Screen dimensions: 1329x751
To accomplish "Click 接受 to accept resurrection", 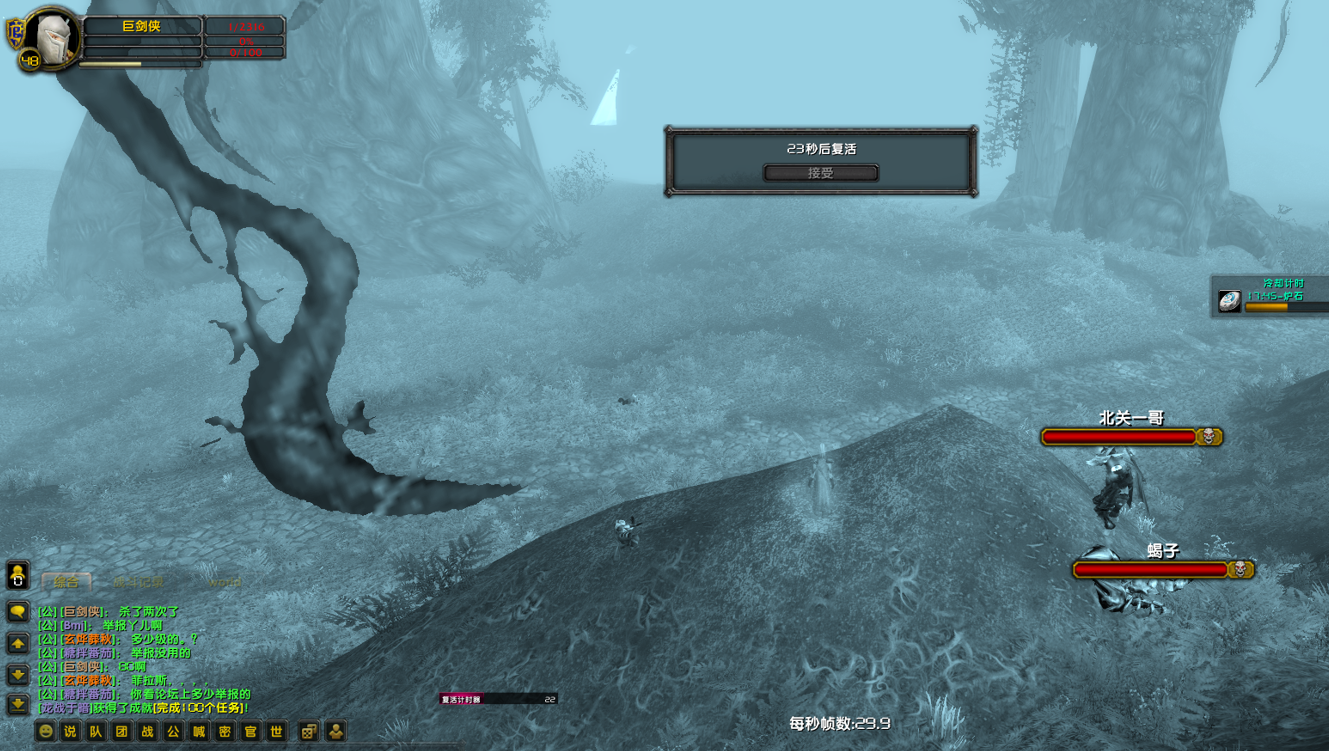I will 820,172.
